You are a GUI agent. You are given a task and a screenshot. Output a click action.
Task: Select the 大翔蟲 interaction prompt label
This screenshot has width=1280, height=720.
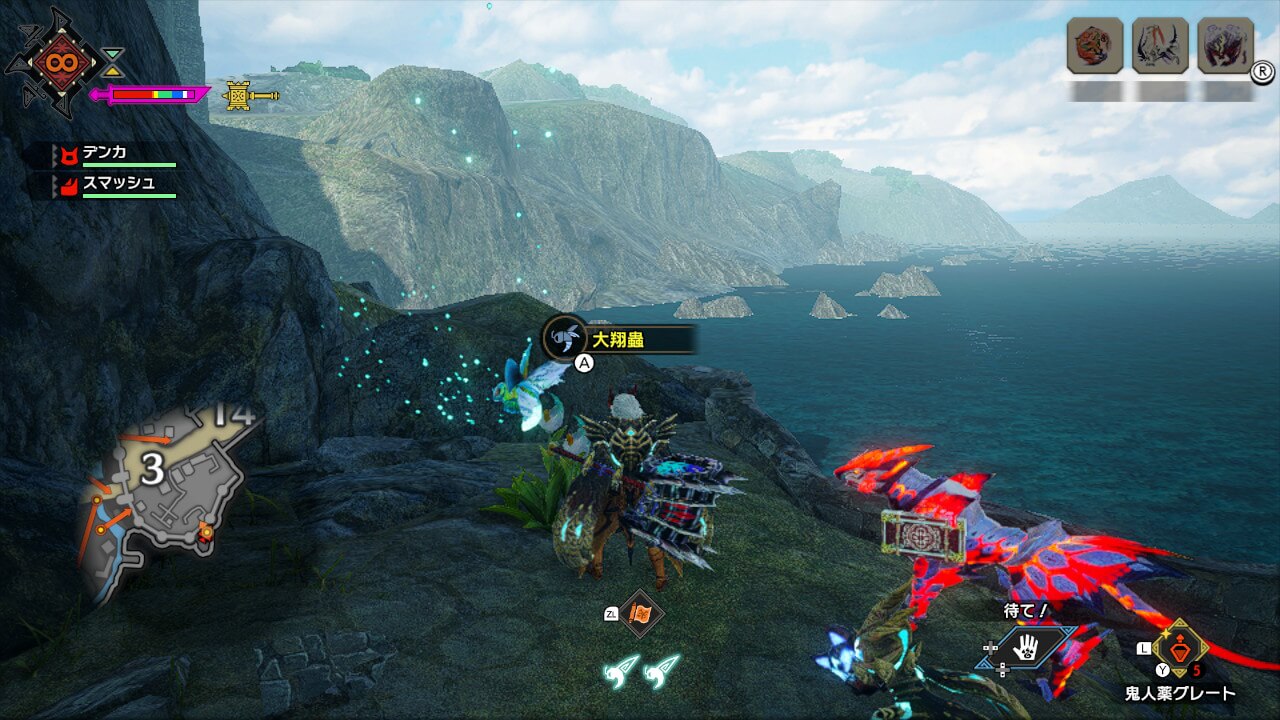[618, 340]
